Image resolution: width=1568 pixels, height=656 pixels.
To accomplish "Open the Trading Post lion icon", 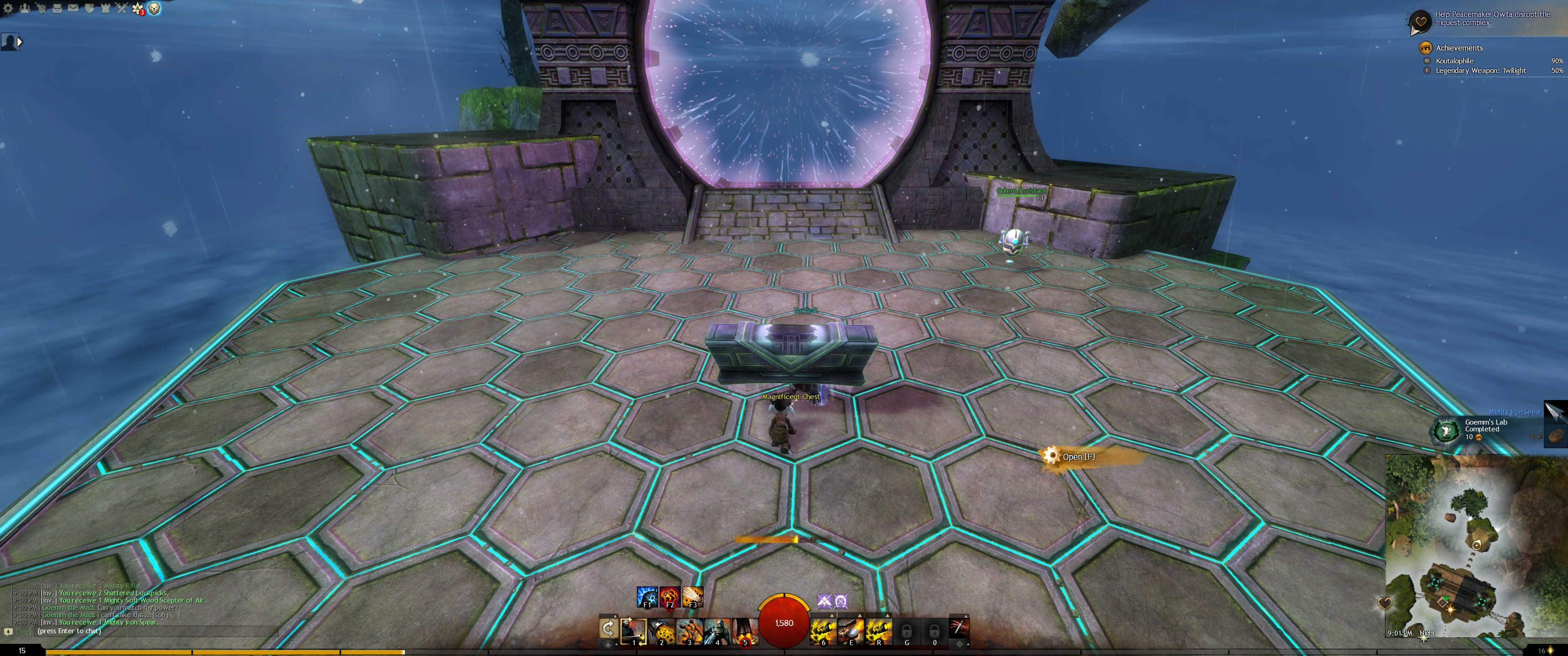I will tap(155, 9).
